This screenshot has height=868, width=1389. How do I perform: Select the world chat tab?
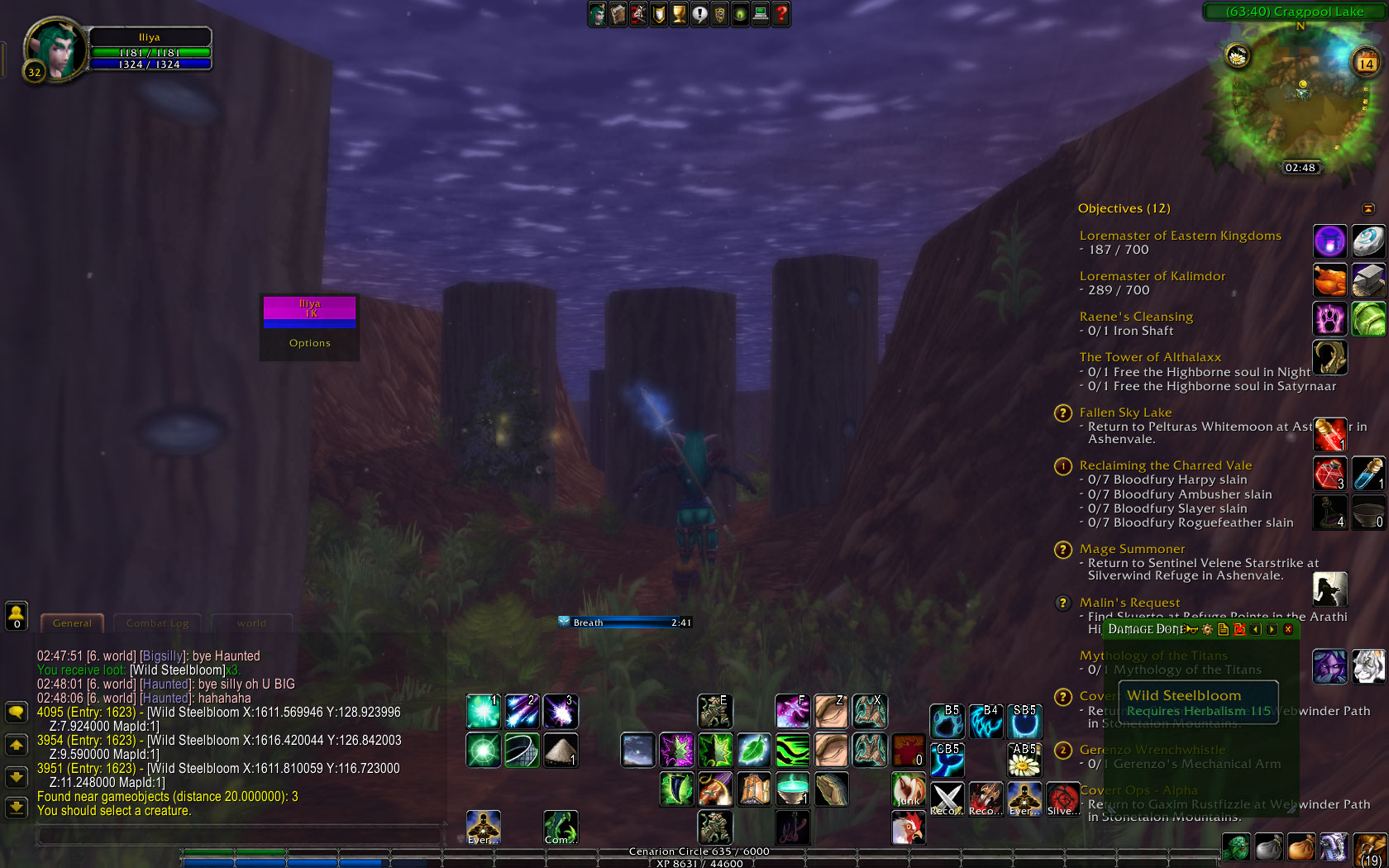252,623
